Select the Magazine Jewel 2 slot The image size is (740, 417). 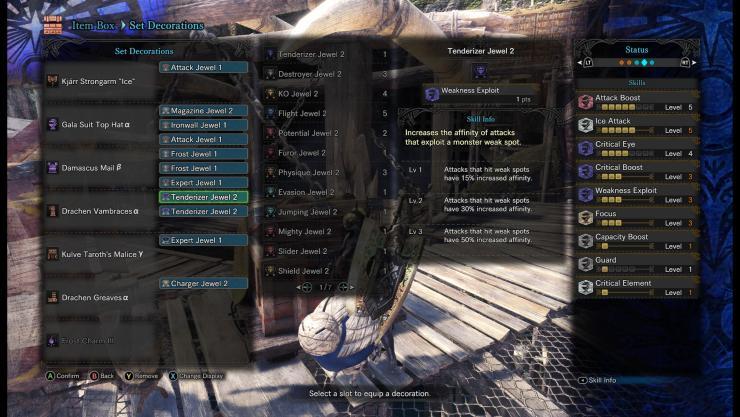(x=204, y=111)
